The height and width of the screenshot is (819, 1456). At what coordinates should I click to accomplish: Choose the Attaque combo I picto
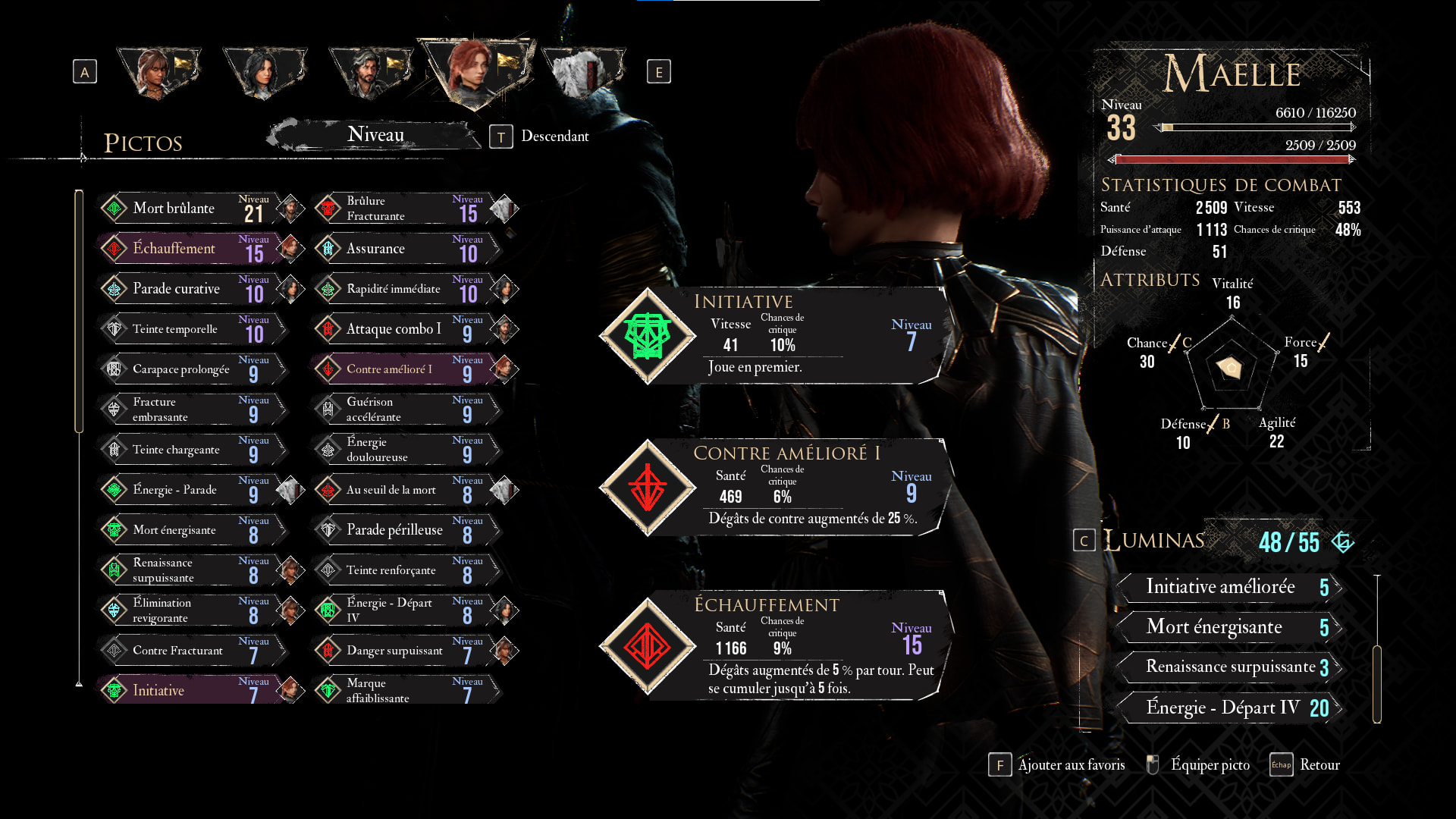coord(403,328)
